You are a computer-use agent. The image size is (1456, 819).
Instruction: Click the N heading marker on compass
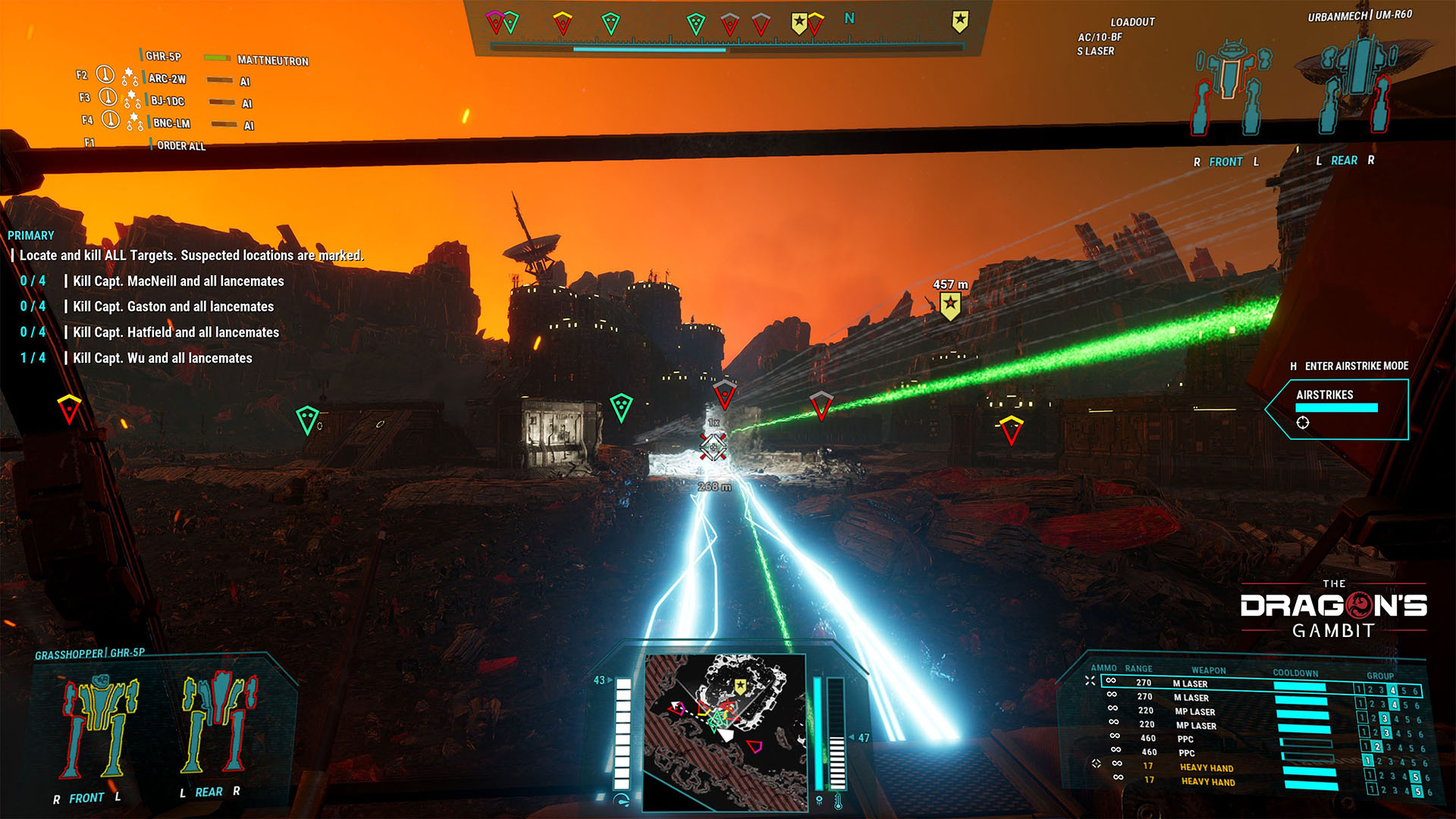849,18
